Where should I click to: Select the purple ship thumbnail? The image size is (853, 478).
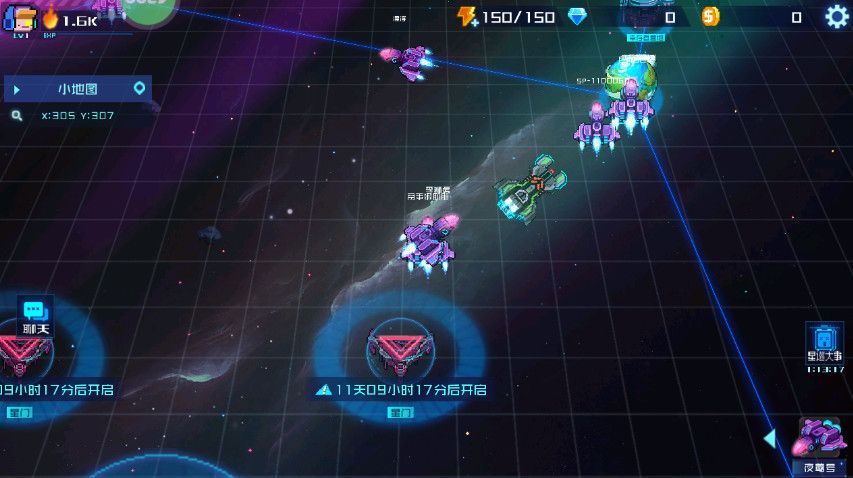822,438
